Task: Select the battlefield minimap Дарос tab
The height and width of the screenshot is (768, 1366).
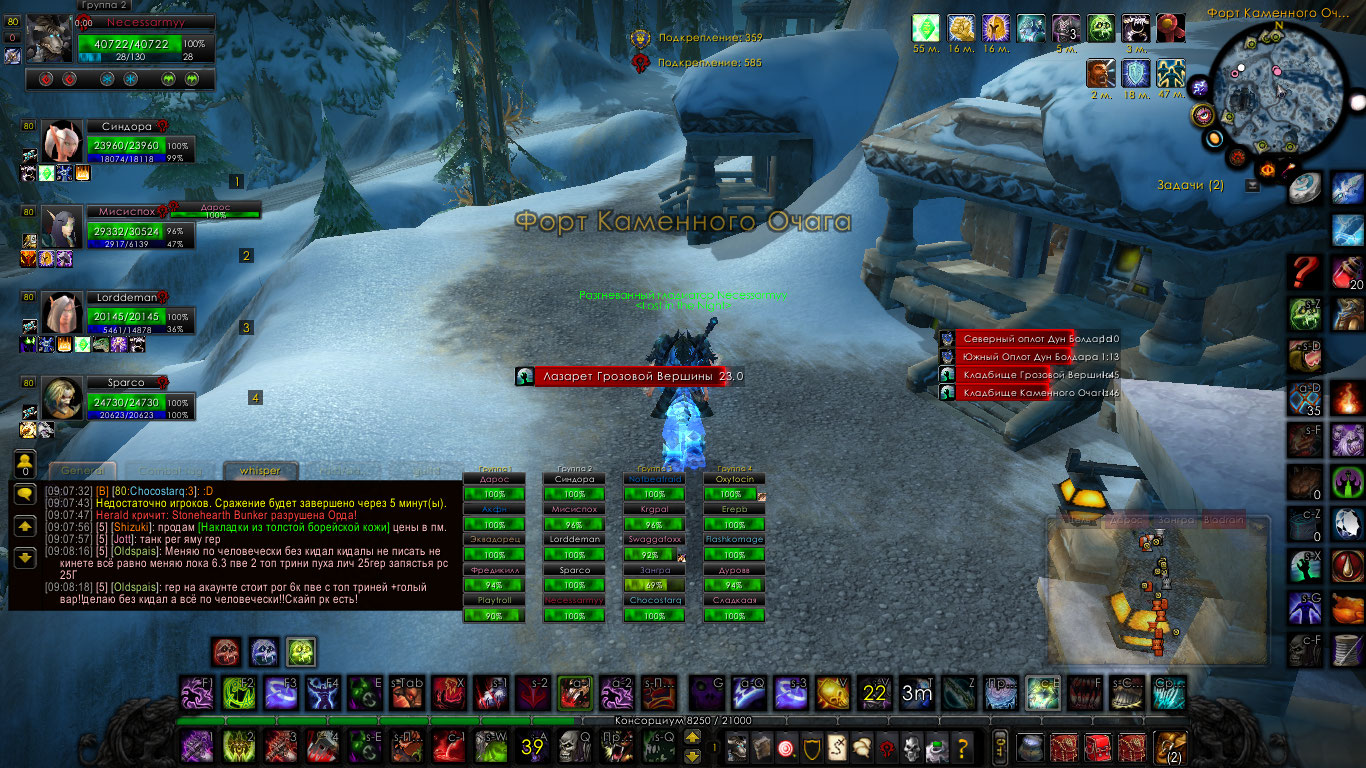Action: 1129,521
